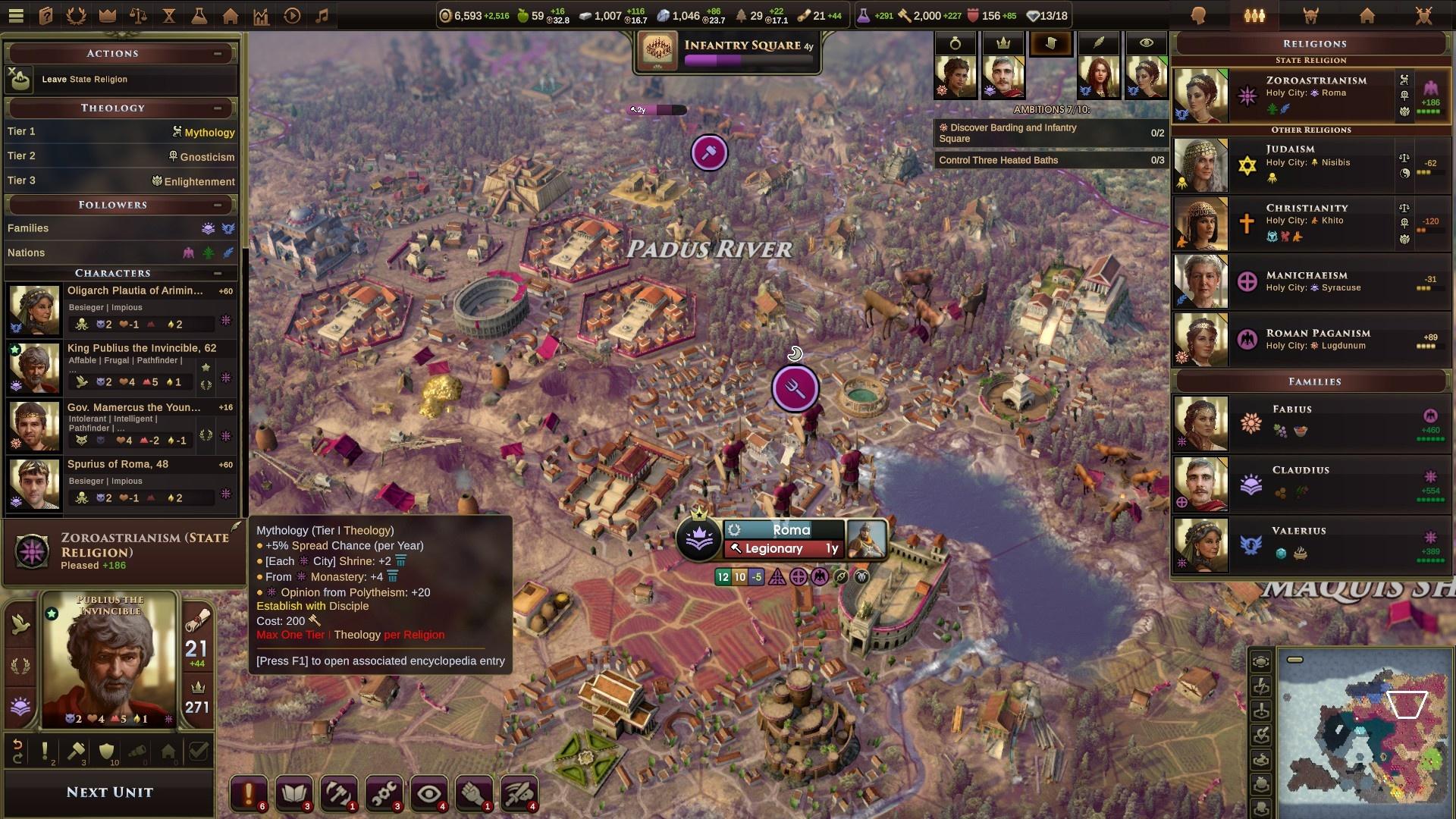Open Control Three Heated Baths ambition

[x=1050, y=160]
